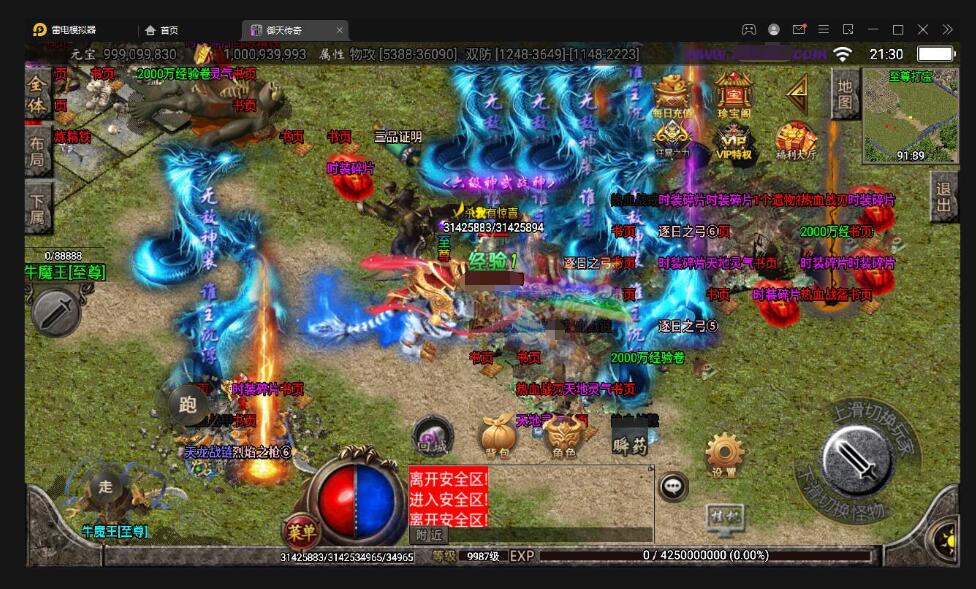Tap the 下属 subordinates button
The height and width of the screenshot is (589, 976).
point(38,205)
